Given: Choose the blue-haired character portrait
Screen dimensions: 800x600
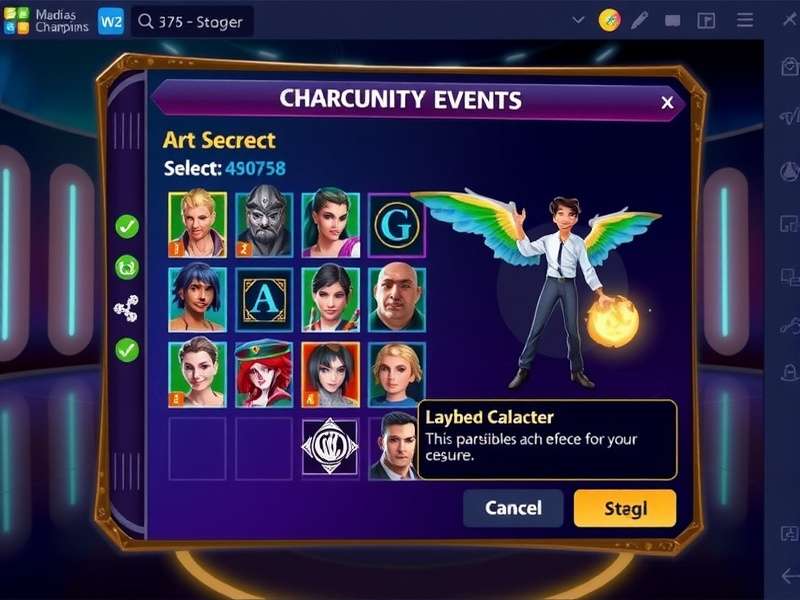Looking at the screenshot, I should [197, 298].
